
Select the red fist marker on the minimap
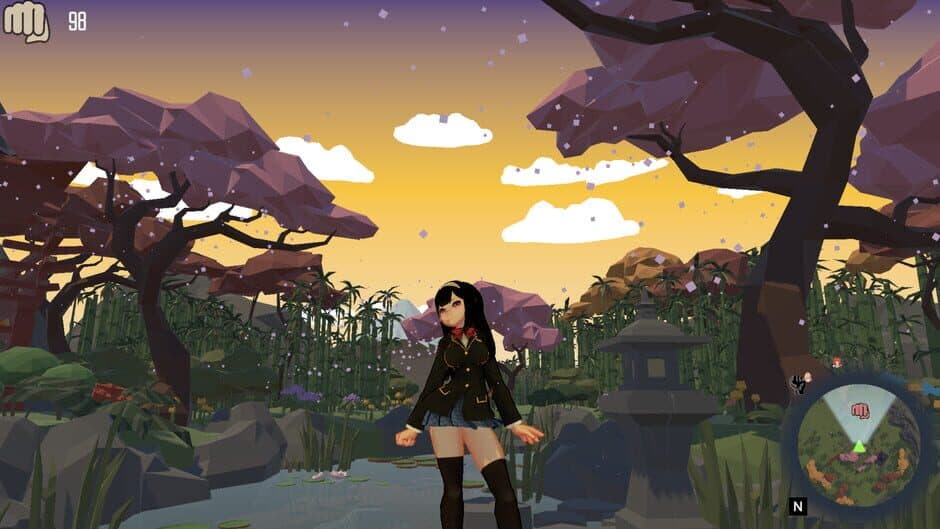[x=859, y=410]
